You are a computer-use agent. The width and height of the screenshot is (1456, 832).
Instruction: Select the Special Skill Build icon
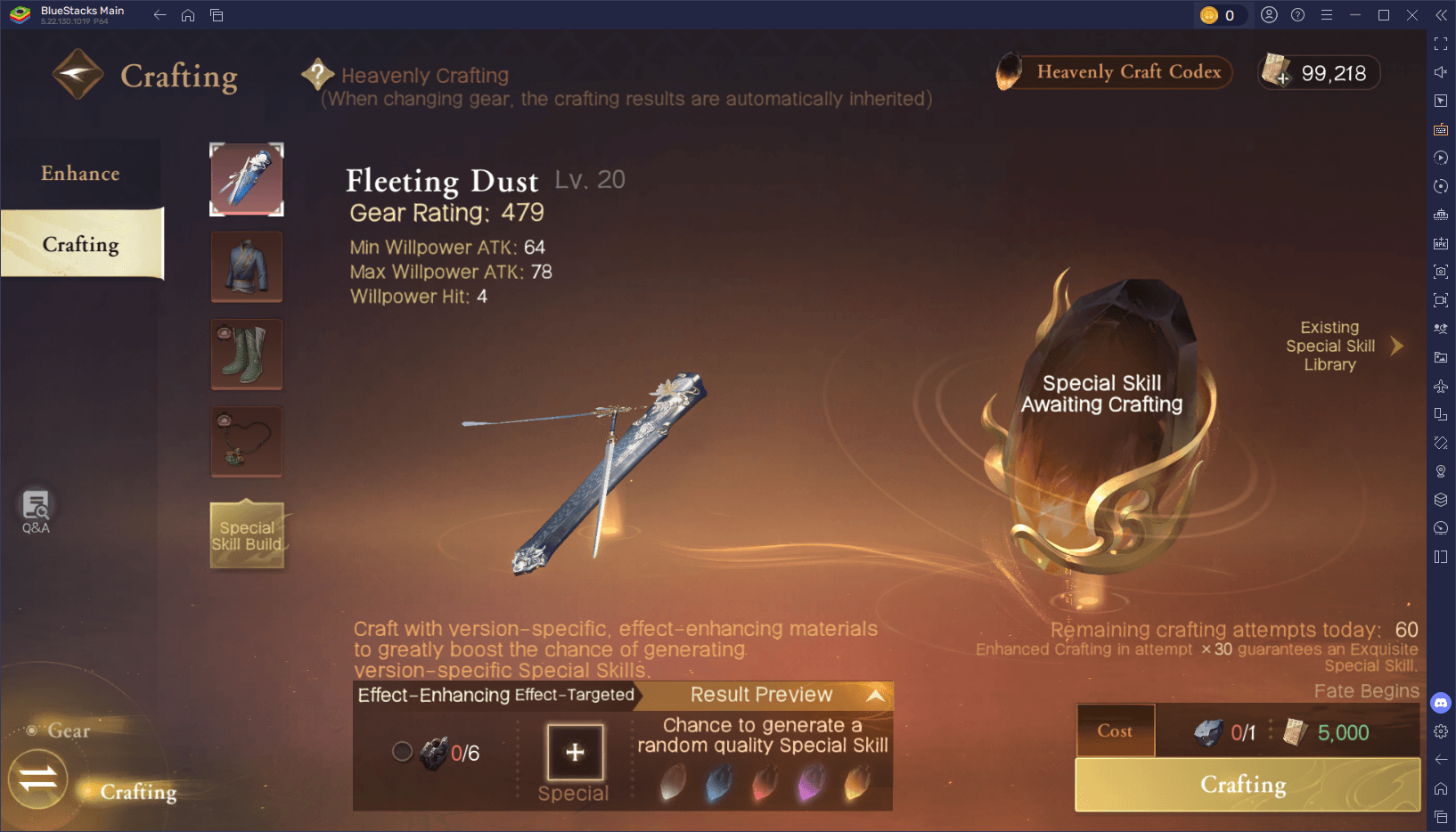point(247,534)
